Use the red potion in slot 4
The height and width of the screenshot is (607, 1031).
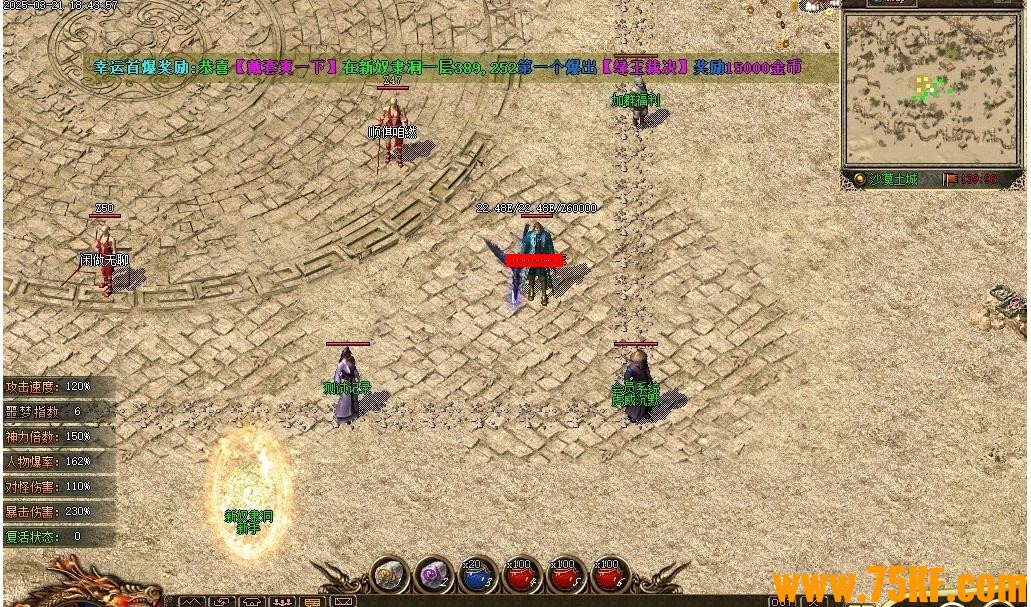click(x=522, y=577)
